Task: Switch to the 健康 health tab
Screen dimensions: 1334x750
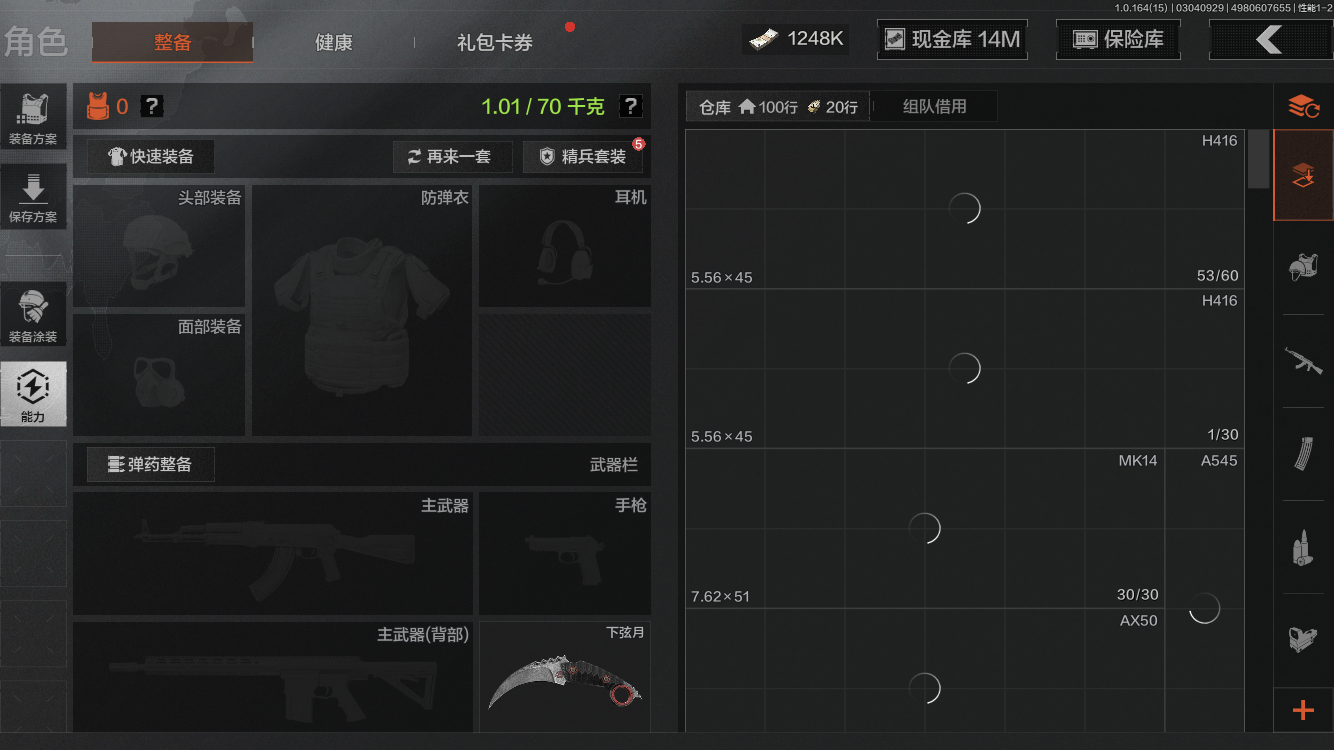Action: click(333, 43)
